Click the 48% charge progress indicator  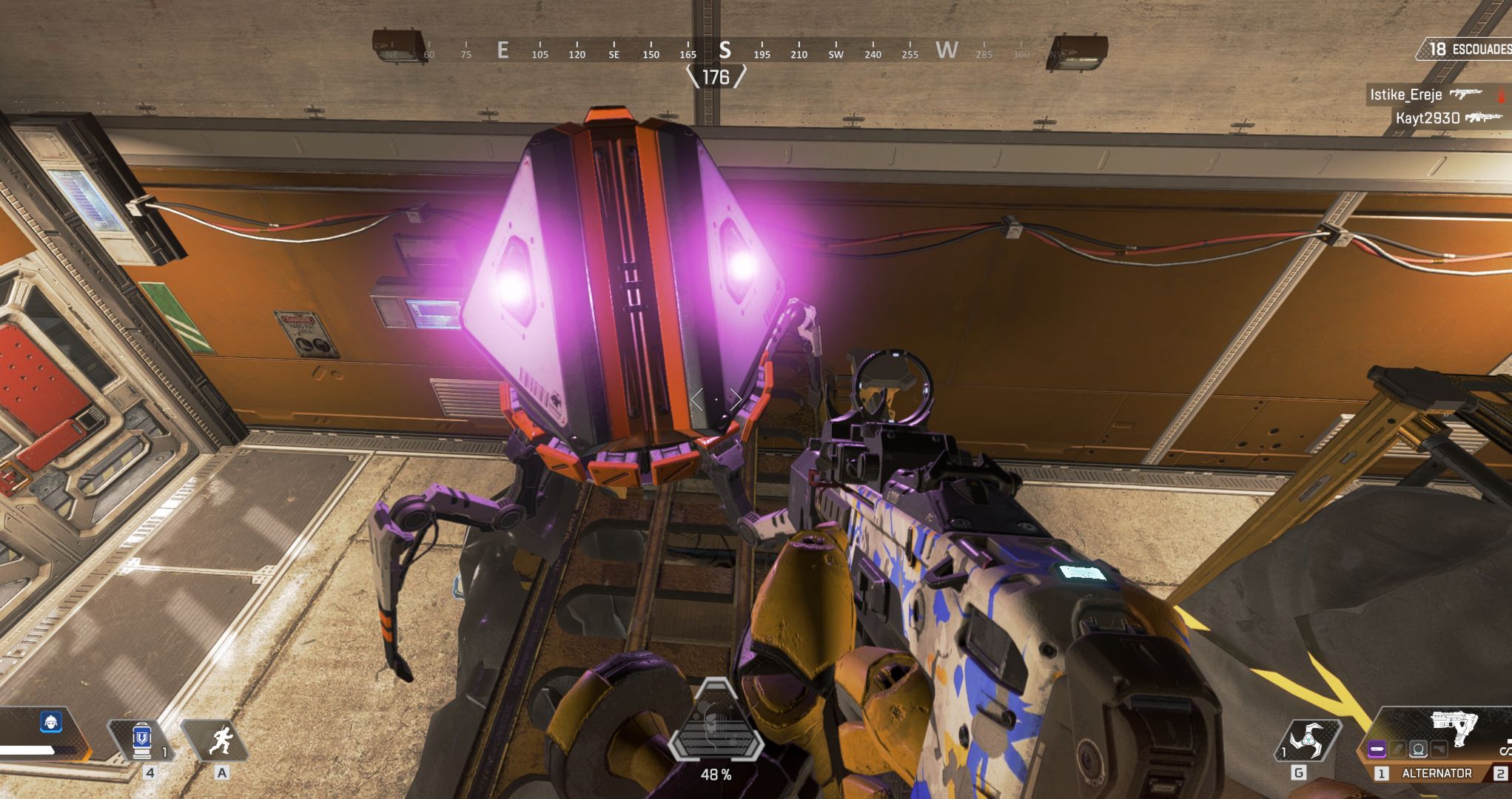coord(716,775)
